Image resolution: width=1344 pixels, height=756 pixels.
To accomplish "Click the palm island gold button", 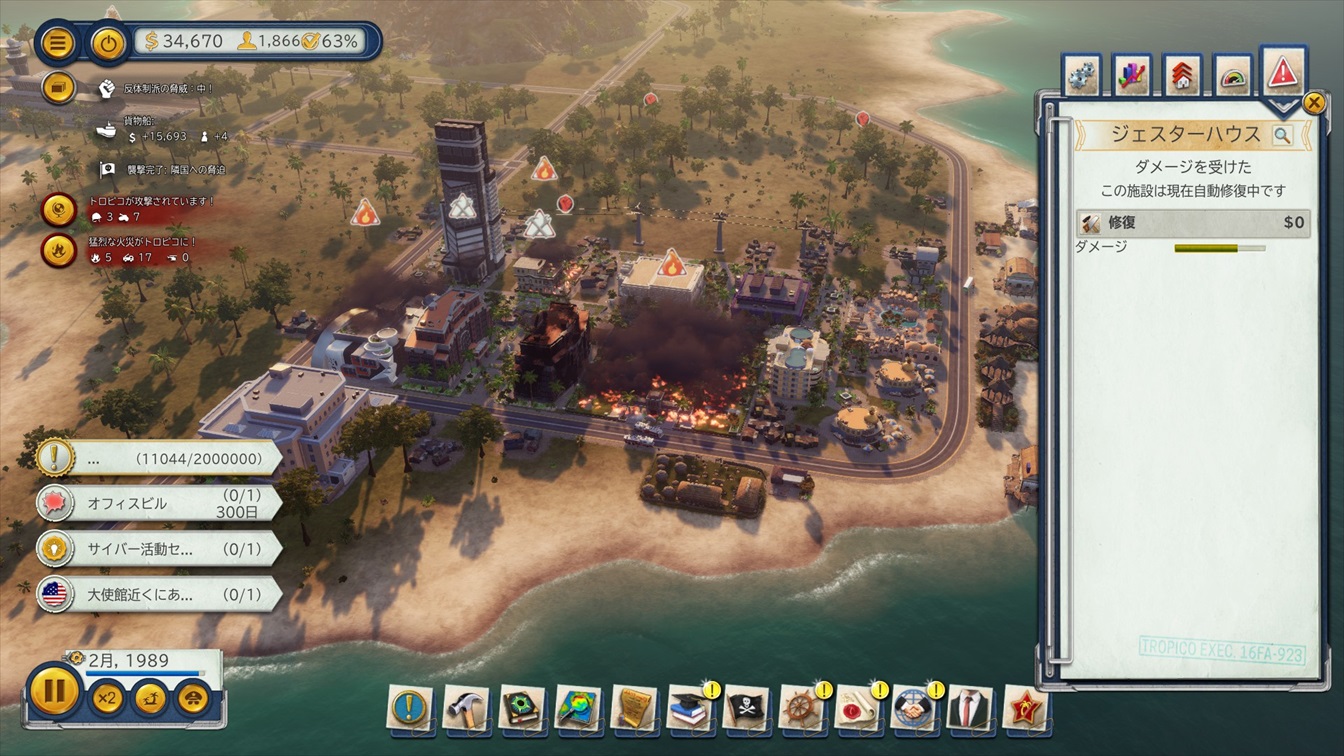I will click(x=150, y=697).
